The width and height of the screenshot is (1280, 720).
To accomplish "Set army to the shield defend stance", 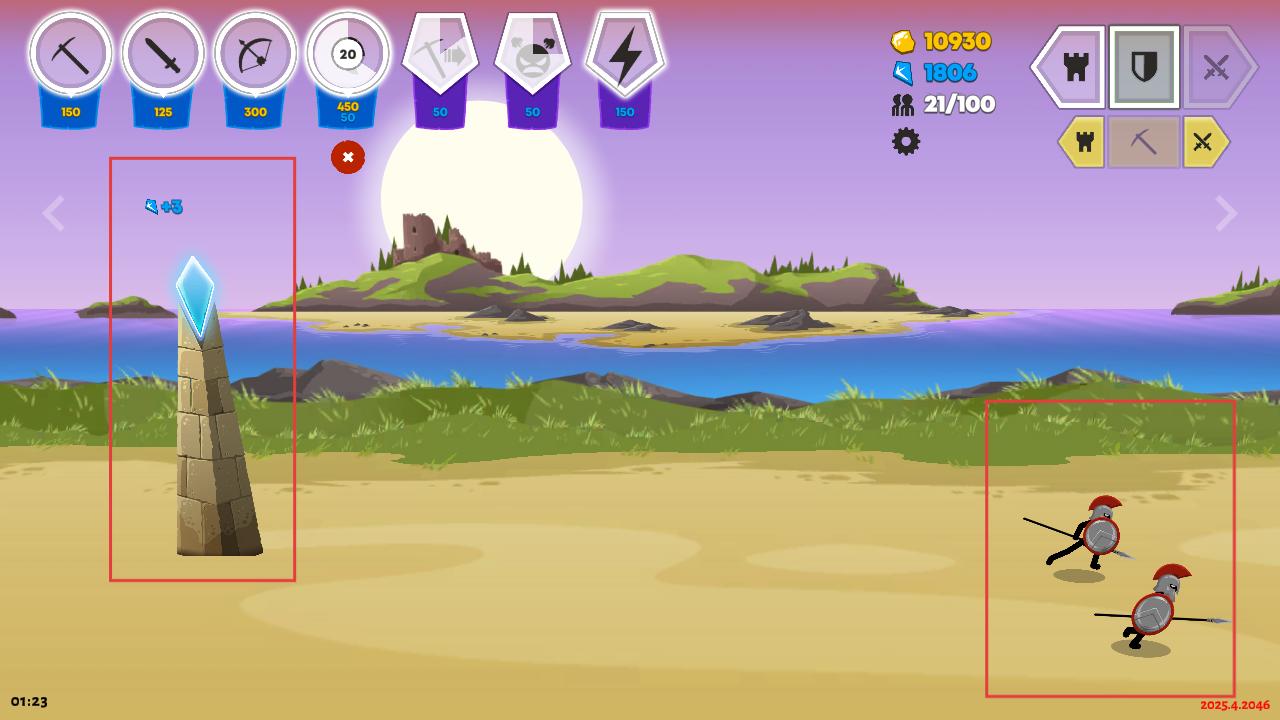I will (x=1144, y=67).
